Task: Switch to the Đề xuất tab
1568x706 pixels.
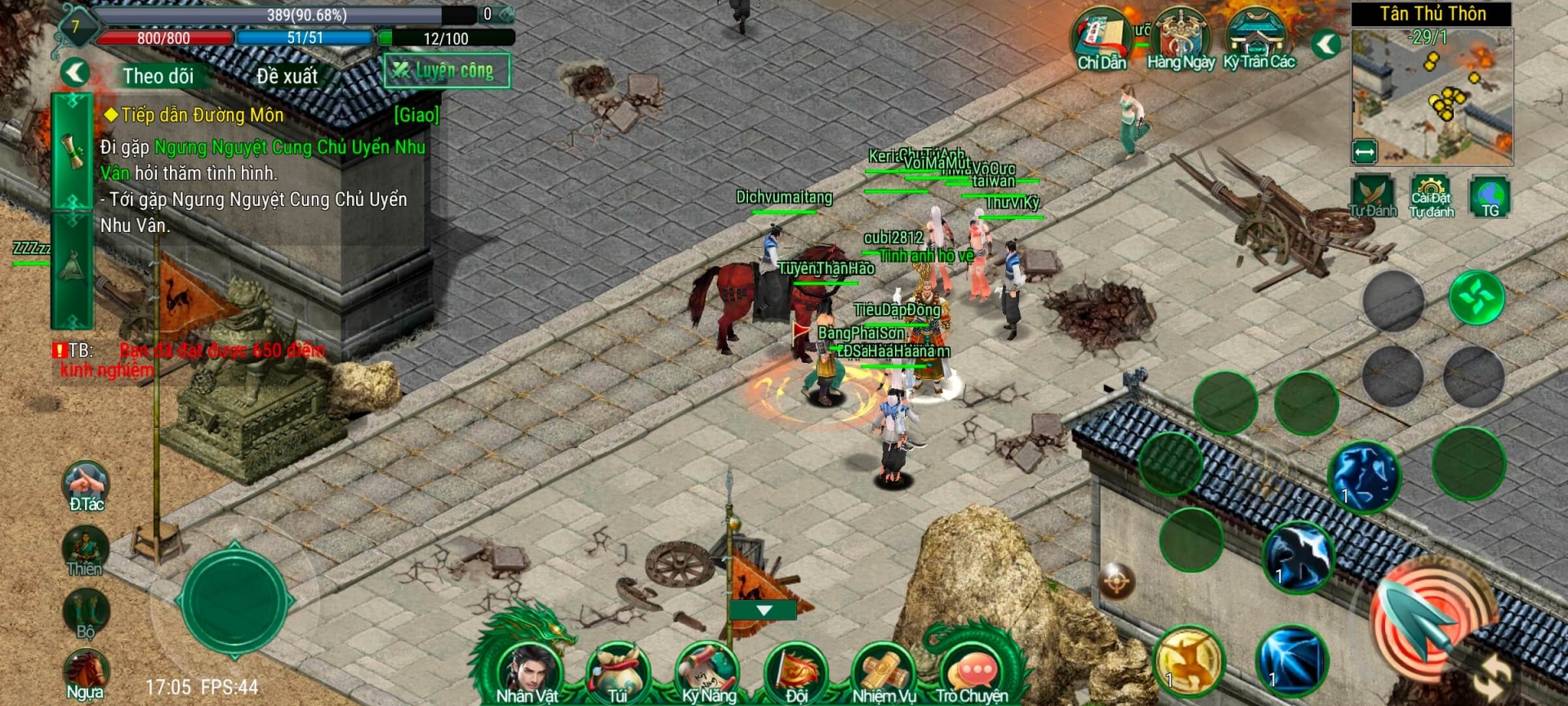Action: [287, 76]
